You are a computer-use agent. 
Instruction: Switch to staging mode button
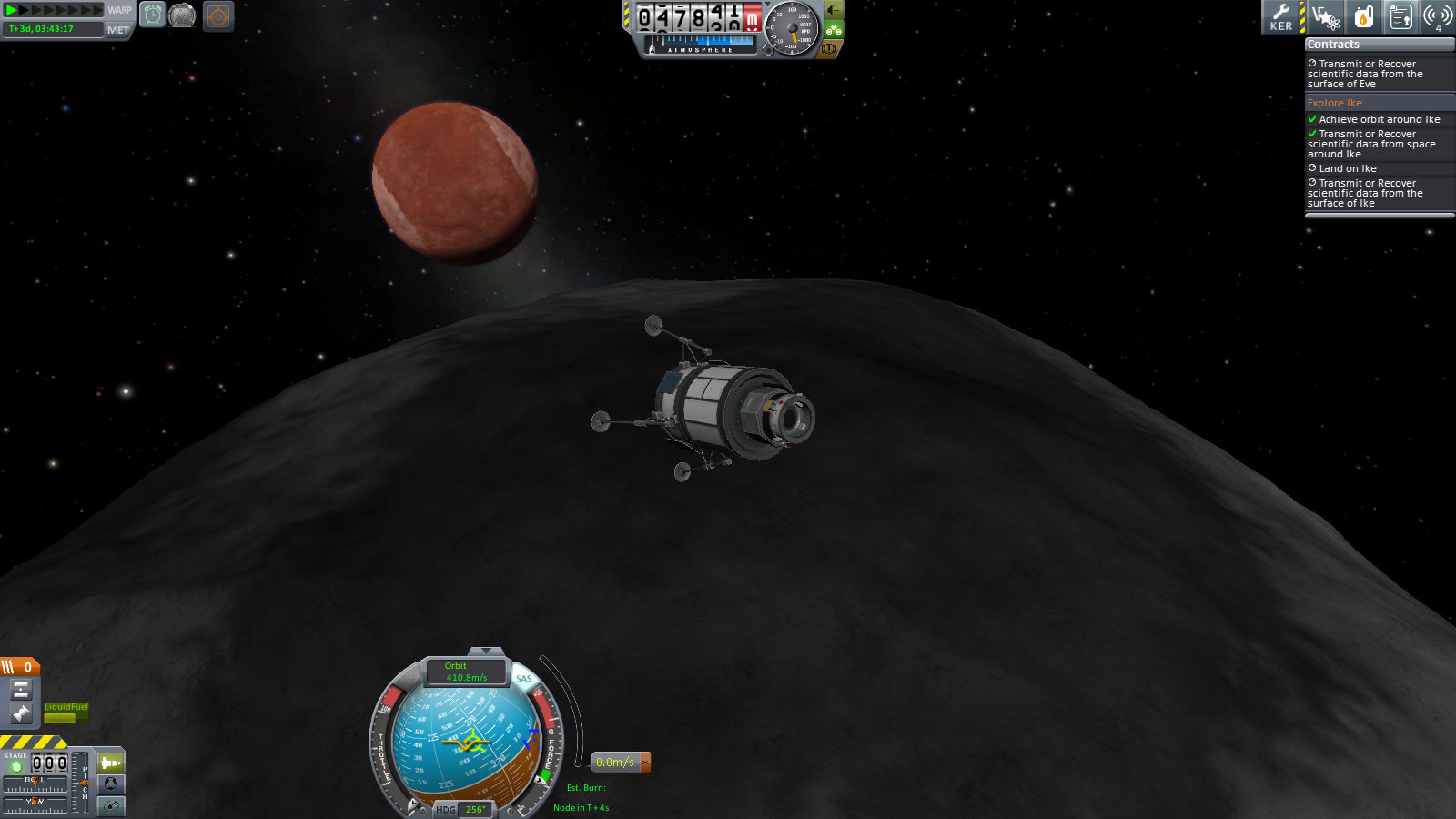pos(111,763)
